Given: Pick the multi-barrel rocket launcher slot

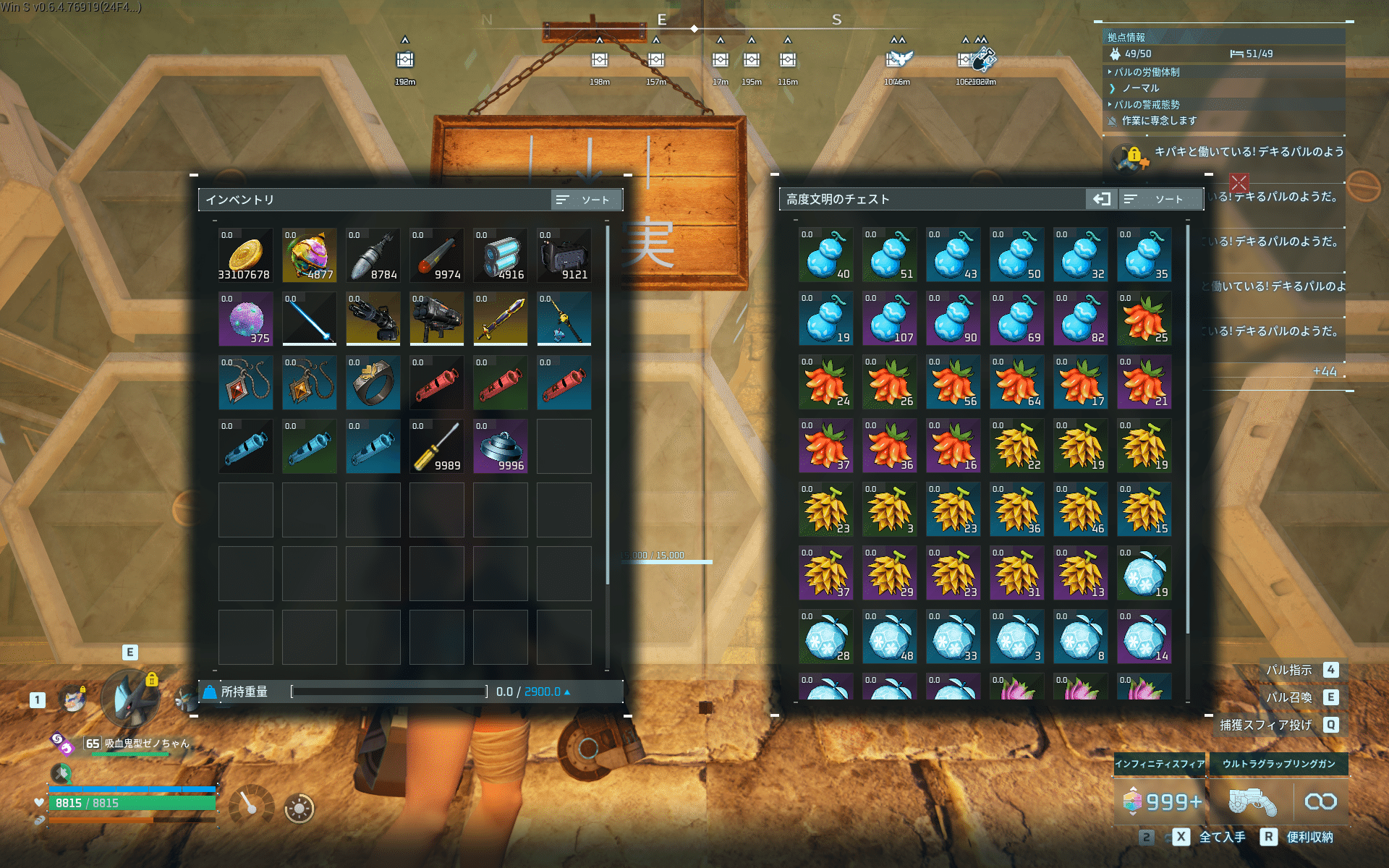Looking at the screenshot, I should click(436, 319).
